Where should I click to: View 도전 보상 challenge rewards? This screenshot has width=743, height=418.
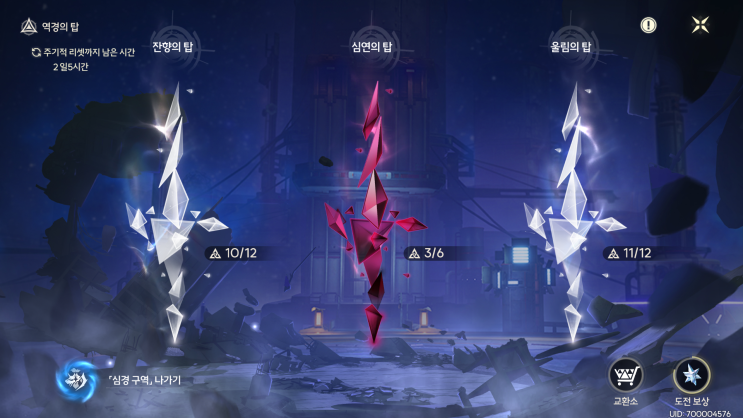click(691, 375)
